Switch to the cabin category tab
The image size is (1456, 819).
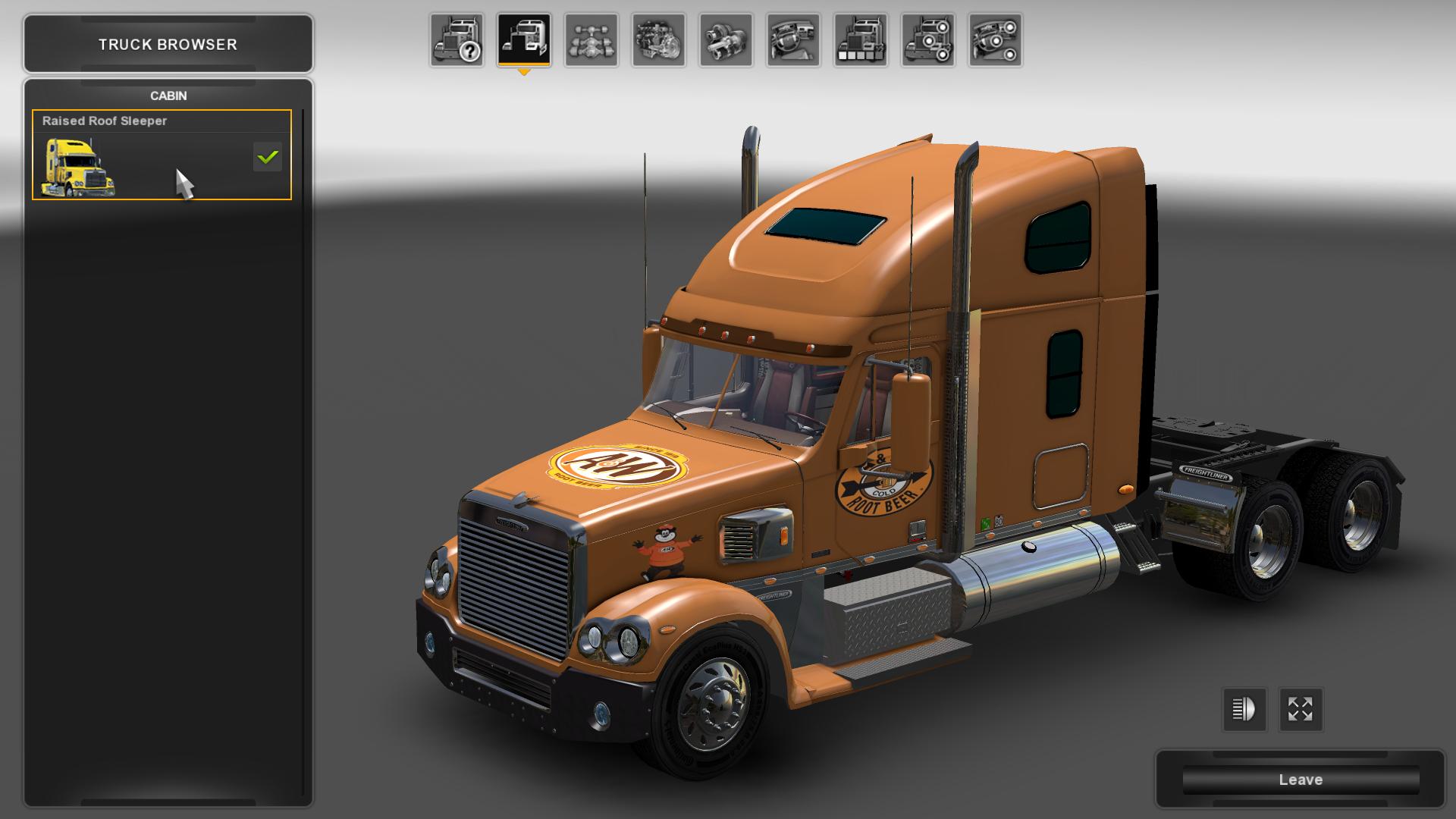[524, 40]
